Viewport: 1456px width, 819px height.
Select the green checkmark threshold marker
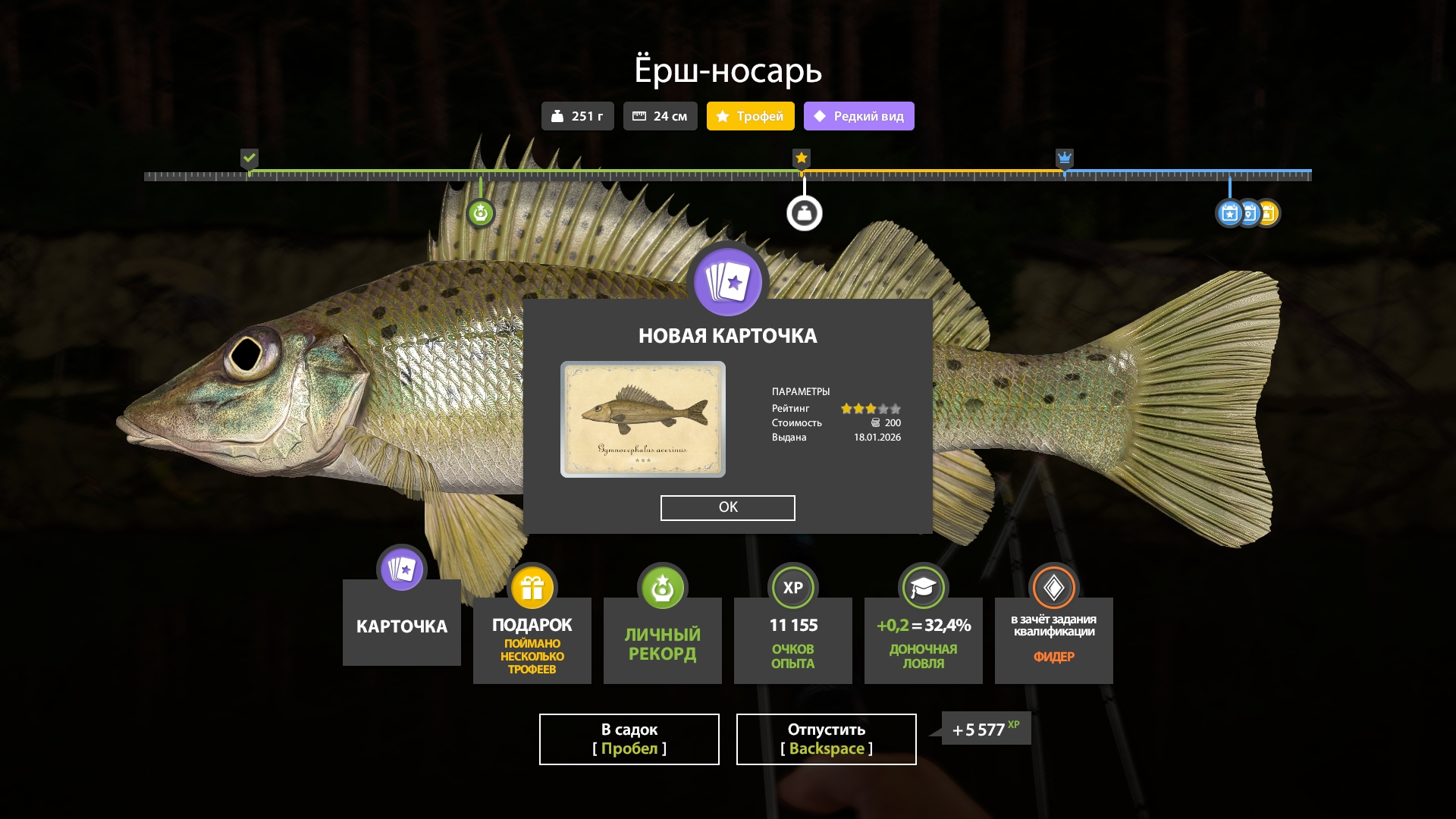coord(249,158)
